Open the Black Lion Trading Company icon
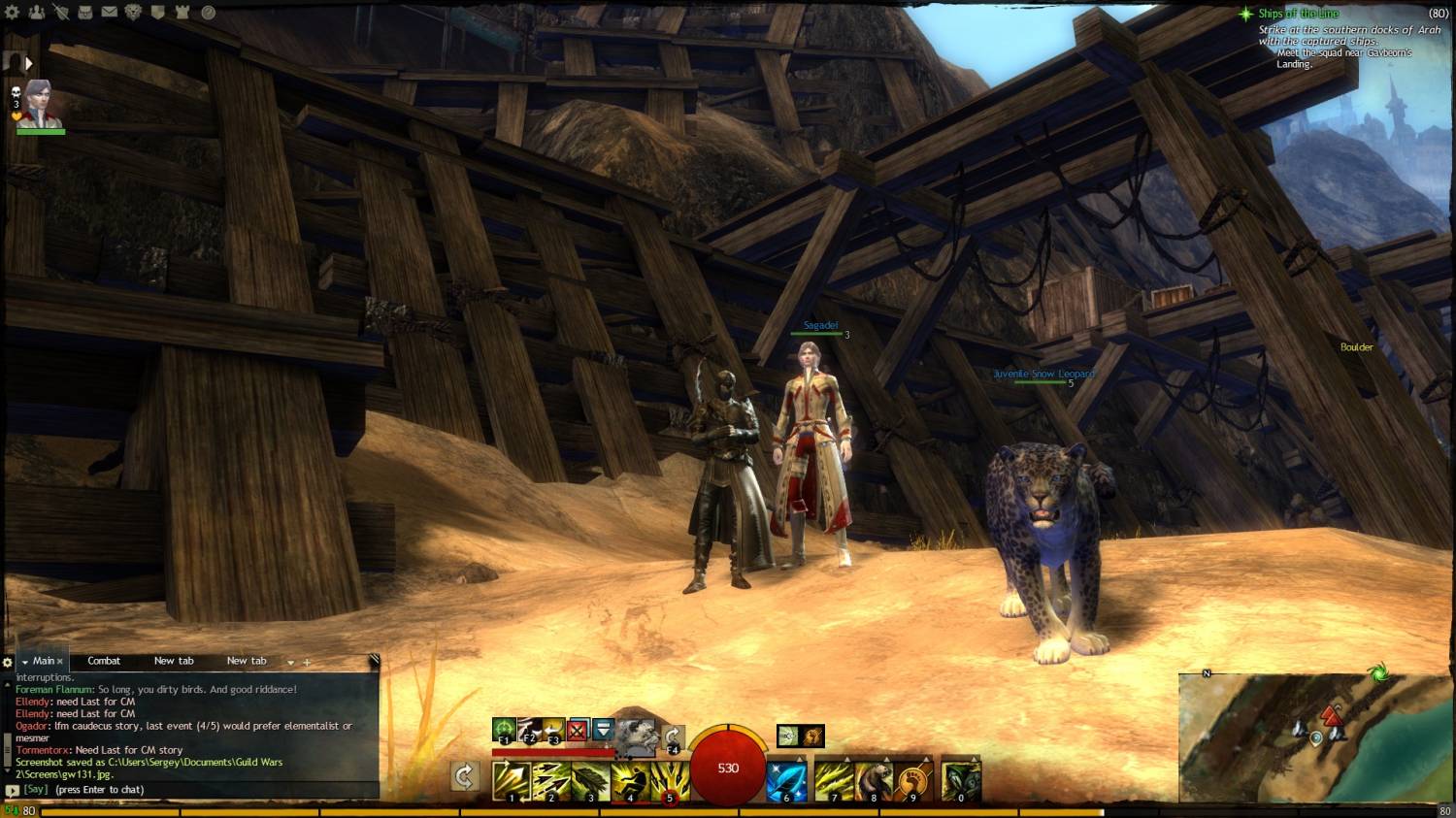 134,13
